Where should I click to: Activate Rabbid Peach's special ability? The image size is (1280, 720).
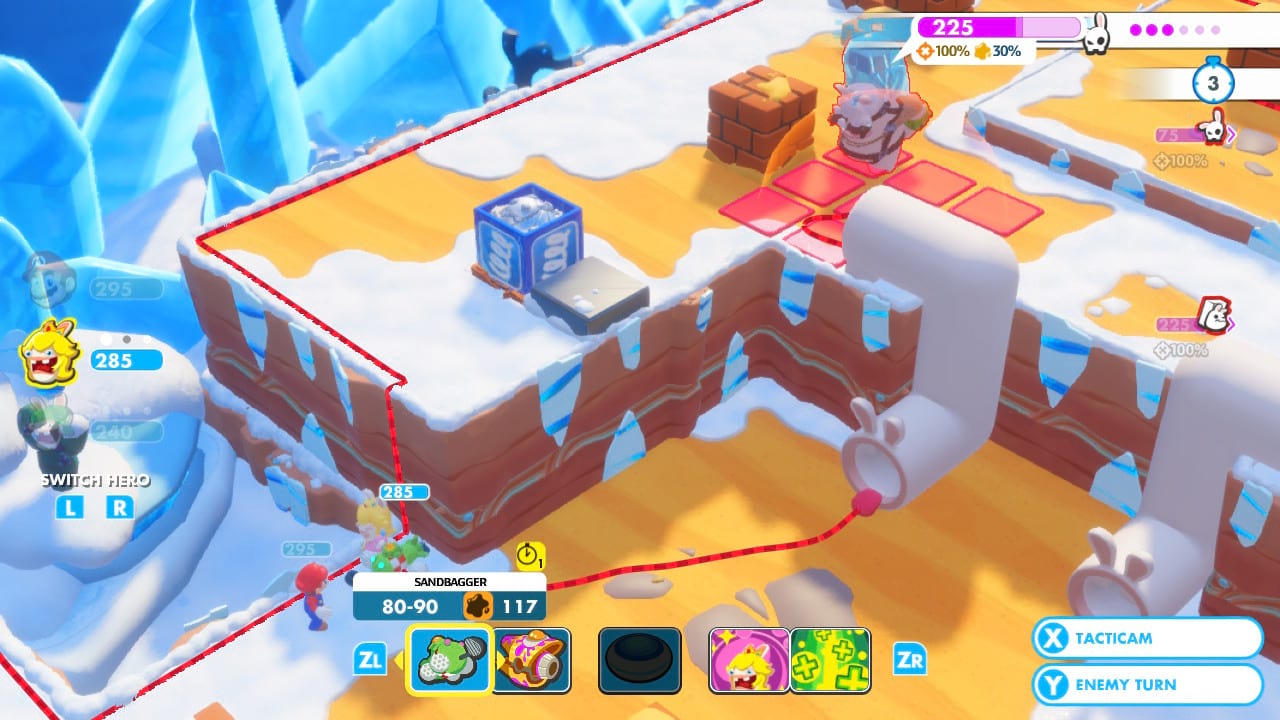[x=750, y=661]
